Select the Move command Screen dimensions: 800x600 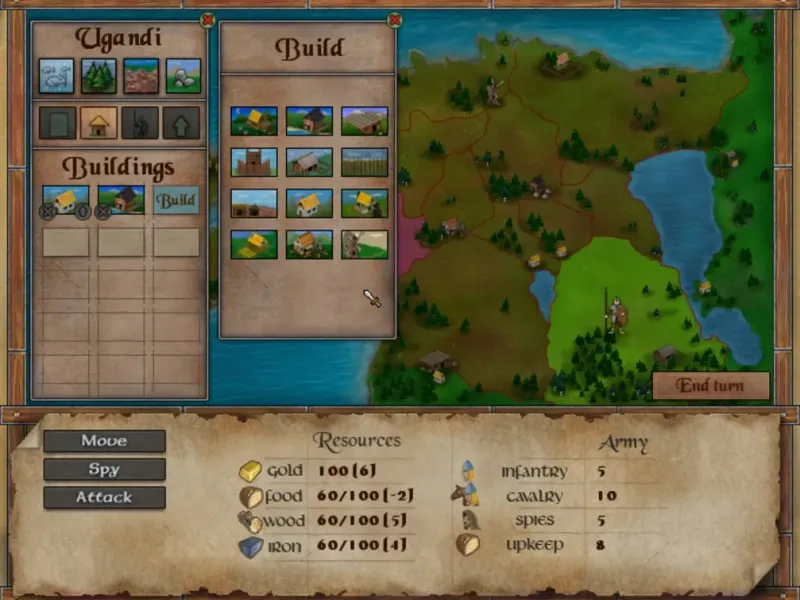[x=104, y=441]
